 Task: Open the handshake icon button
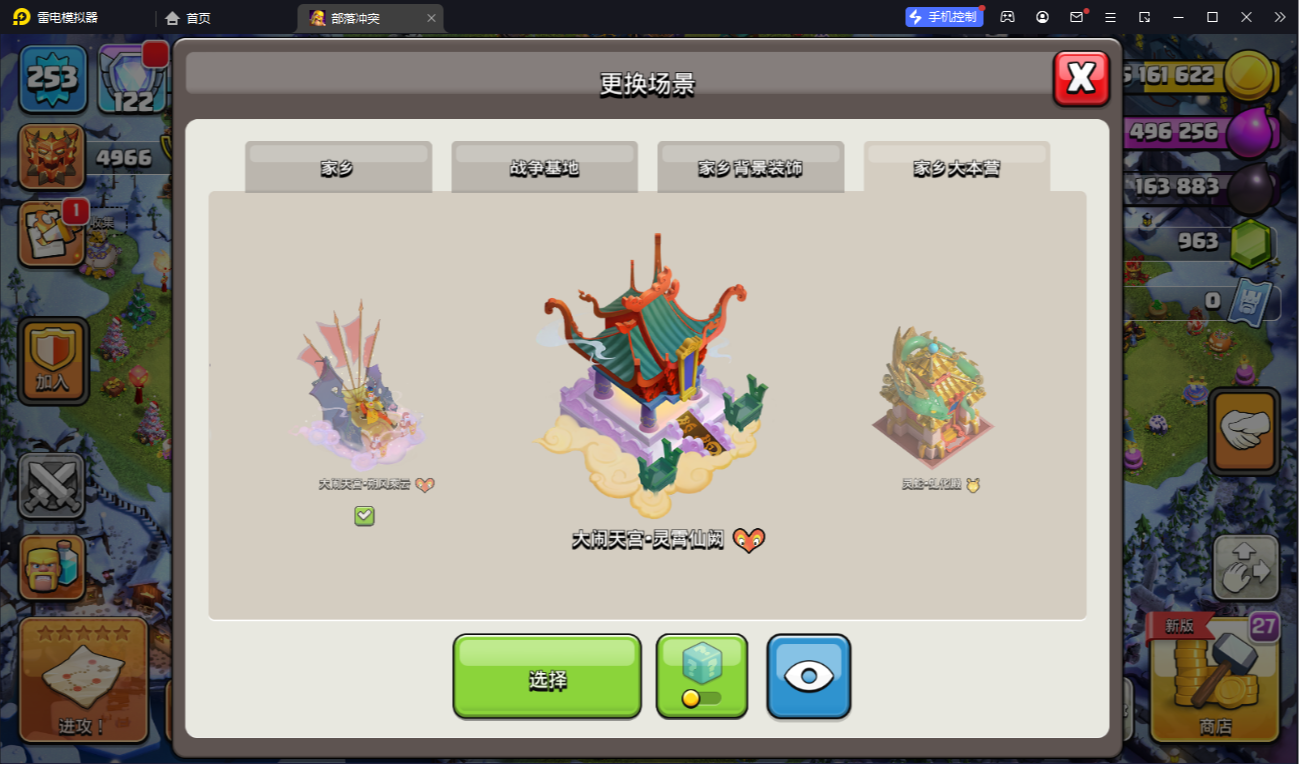[1244, 431]
